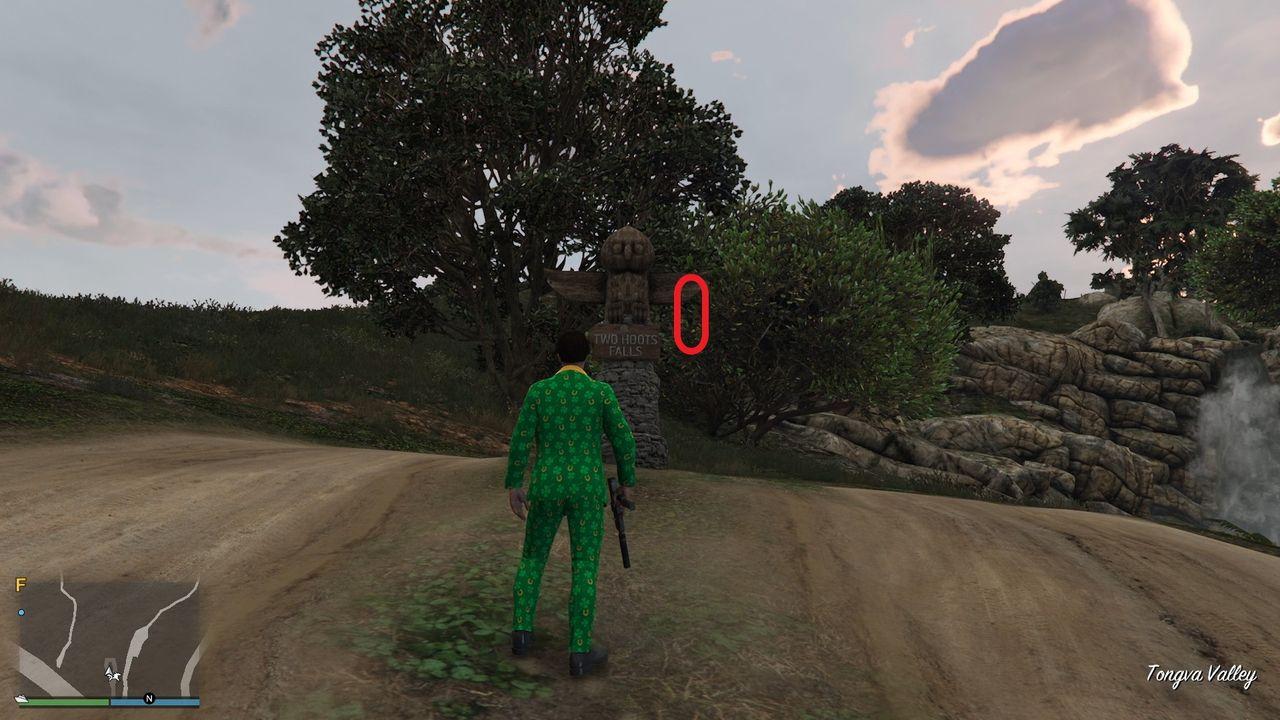Screen dimensions: 1280x720
Task: Click the blue dot blip on the minimap
Action: coord(21,611)
